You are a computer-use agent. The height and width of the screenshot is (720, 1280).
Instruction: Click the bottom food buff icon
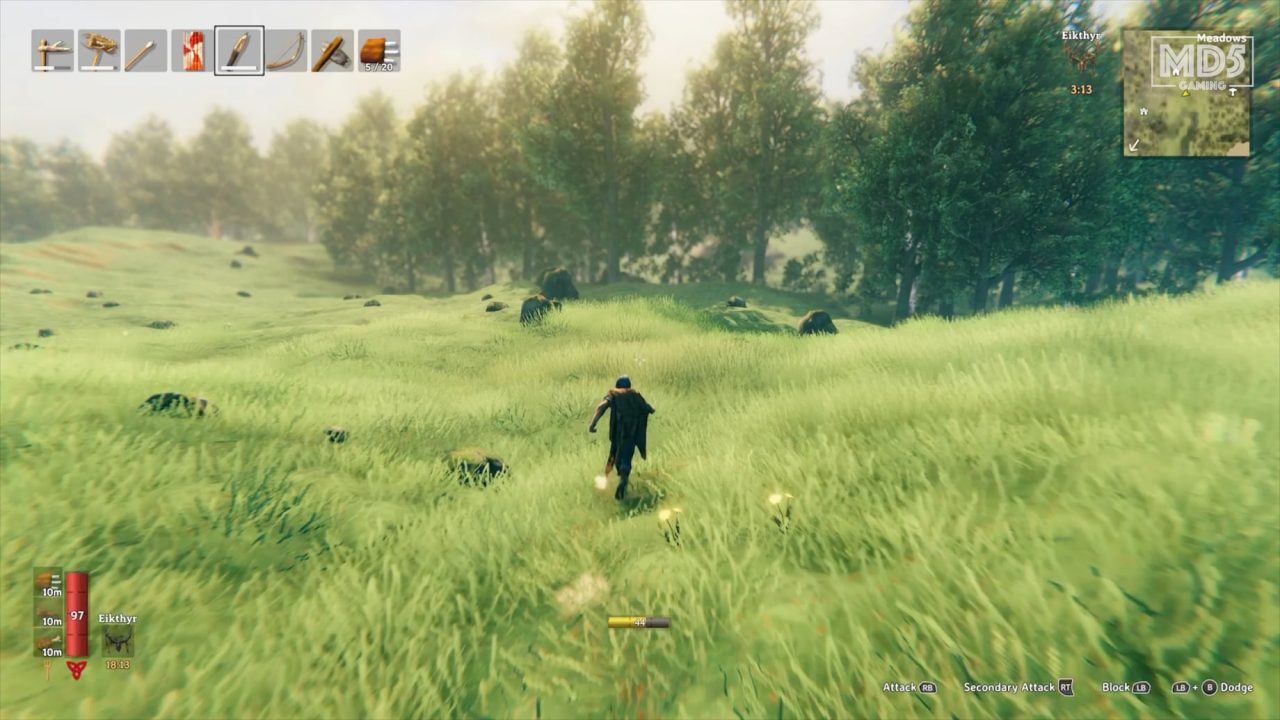coord(48,642)
